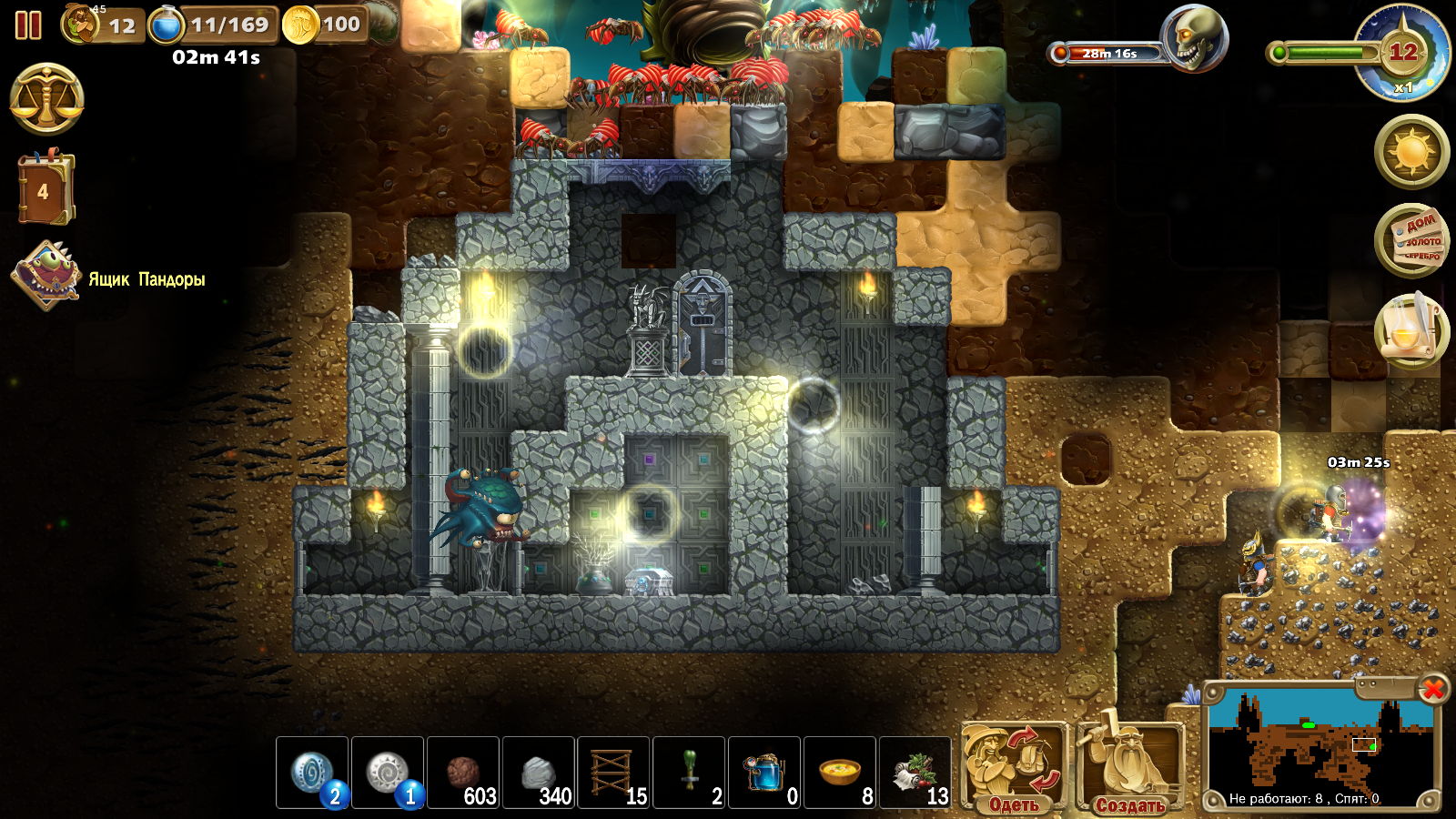The image size is (1456, 819).
Task: Select the blue portal spell slot
Action: coord(312,773)
